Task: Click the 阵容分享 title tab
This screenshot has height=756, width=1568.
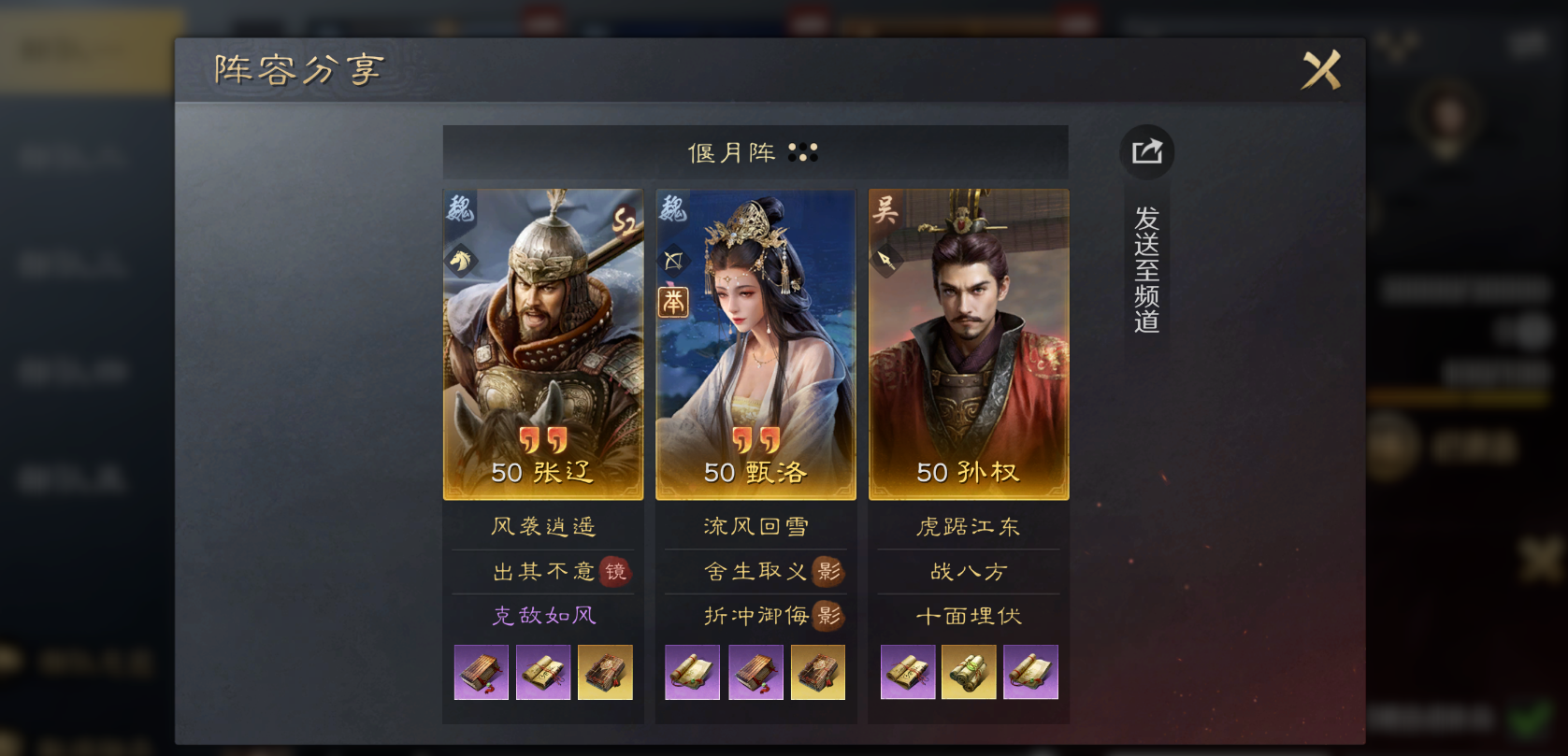Action: pos(297,68)
